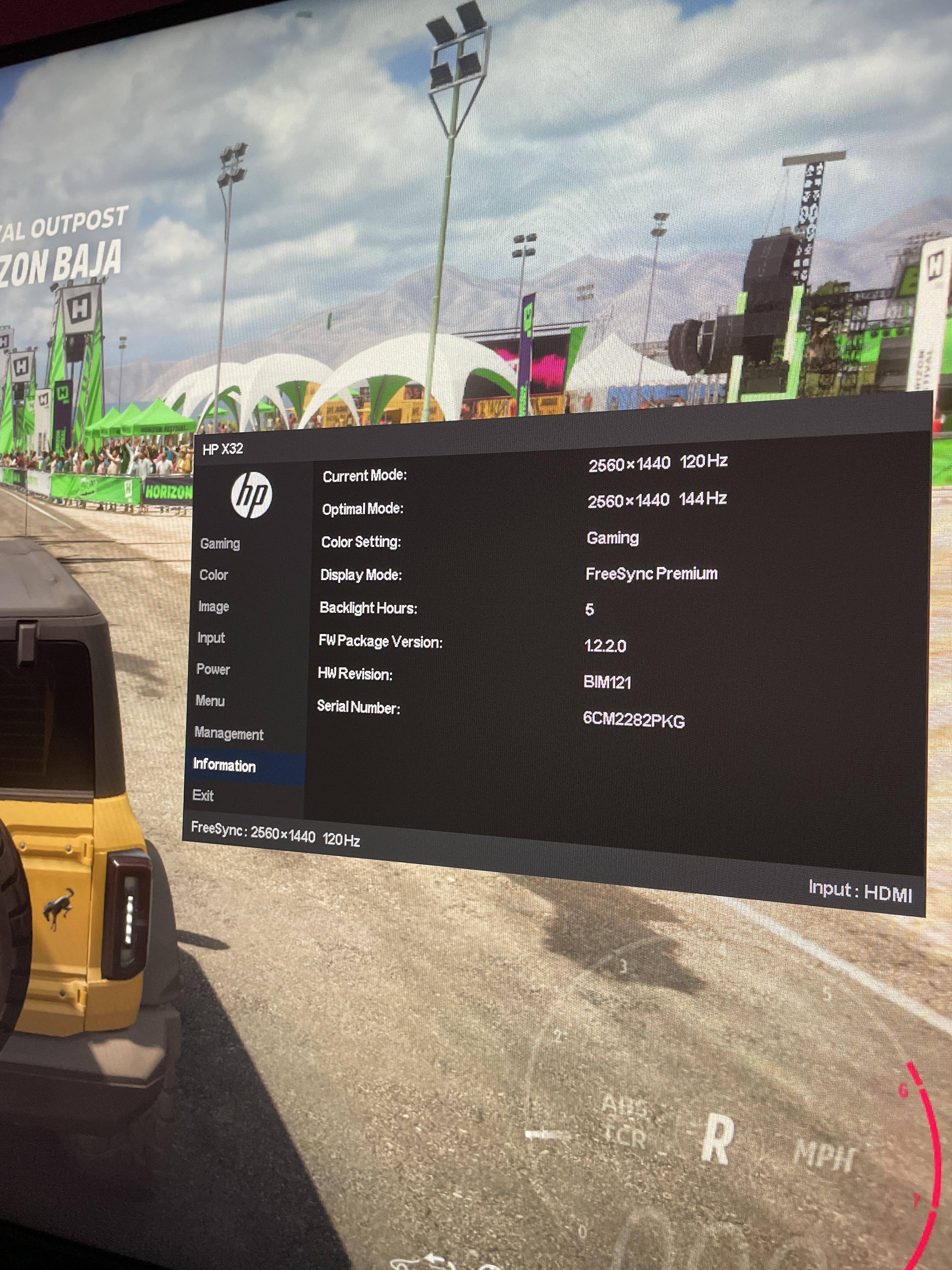Image resolution: width=952 pixels, height=1270 pixels.
Task: Open the Gaming section of the HP monitor menu
Action: (x=220, y=543)
